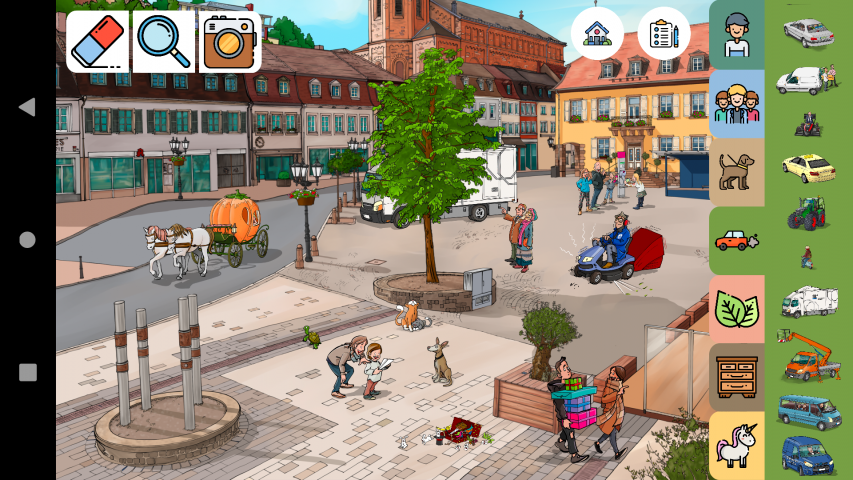Open the house home button
853x480 pixels.
click(x=597, y=33)
